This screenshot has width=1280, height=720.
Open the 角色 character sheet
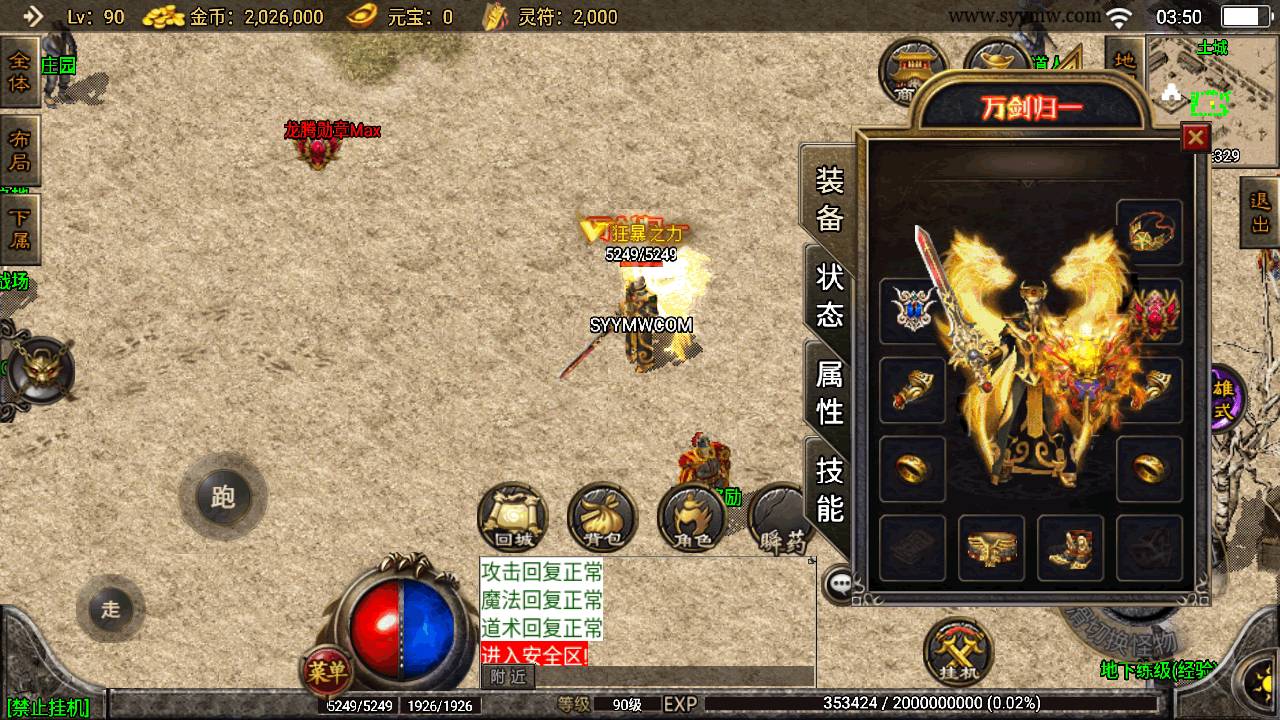point(691,517)
